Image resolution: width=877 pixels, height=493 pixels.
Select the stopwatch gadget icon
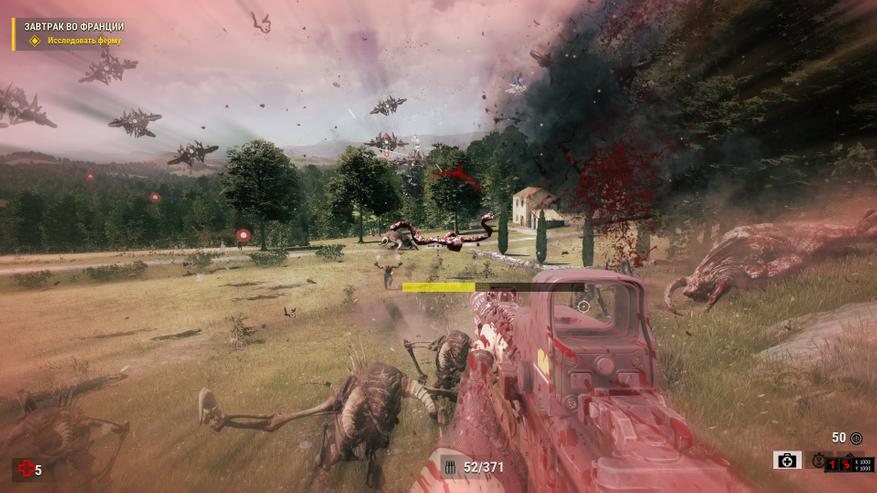click(817, 461)
